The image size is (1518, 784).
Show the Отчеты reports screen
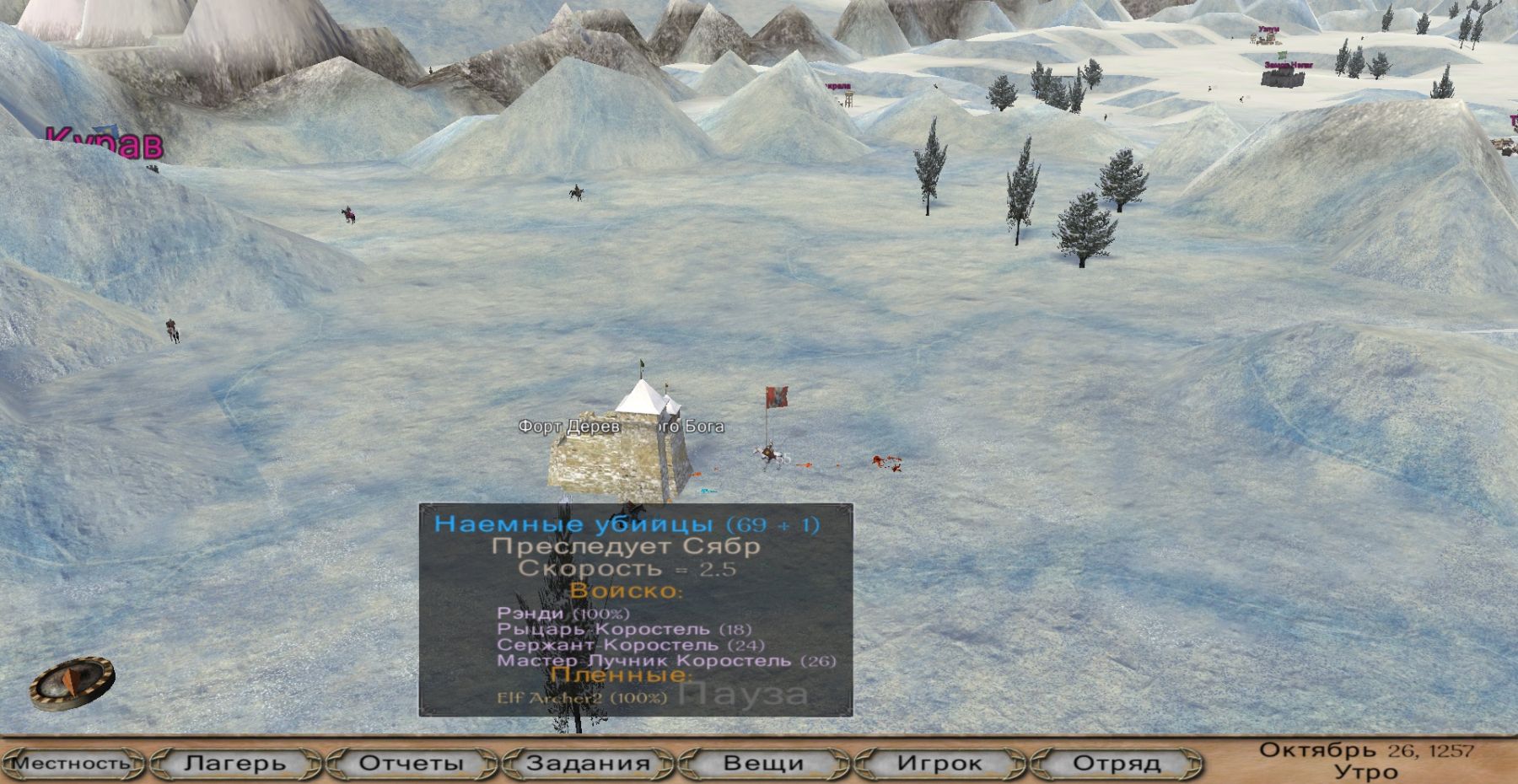412,764
